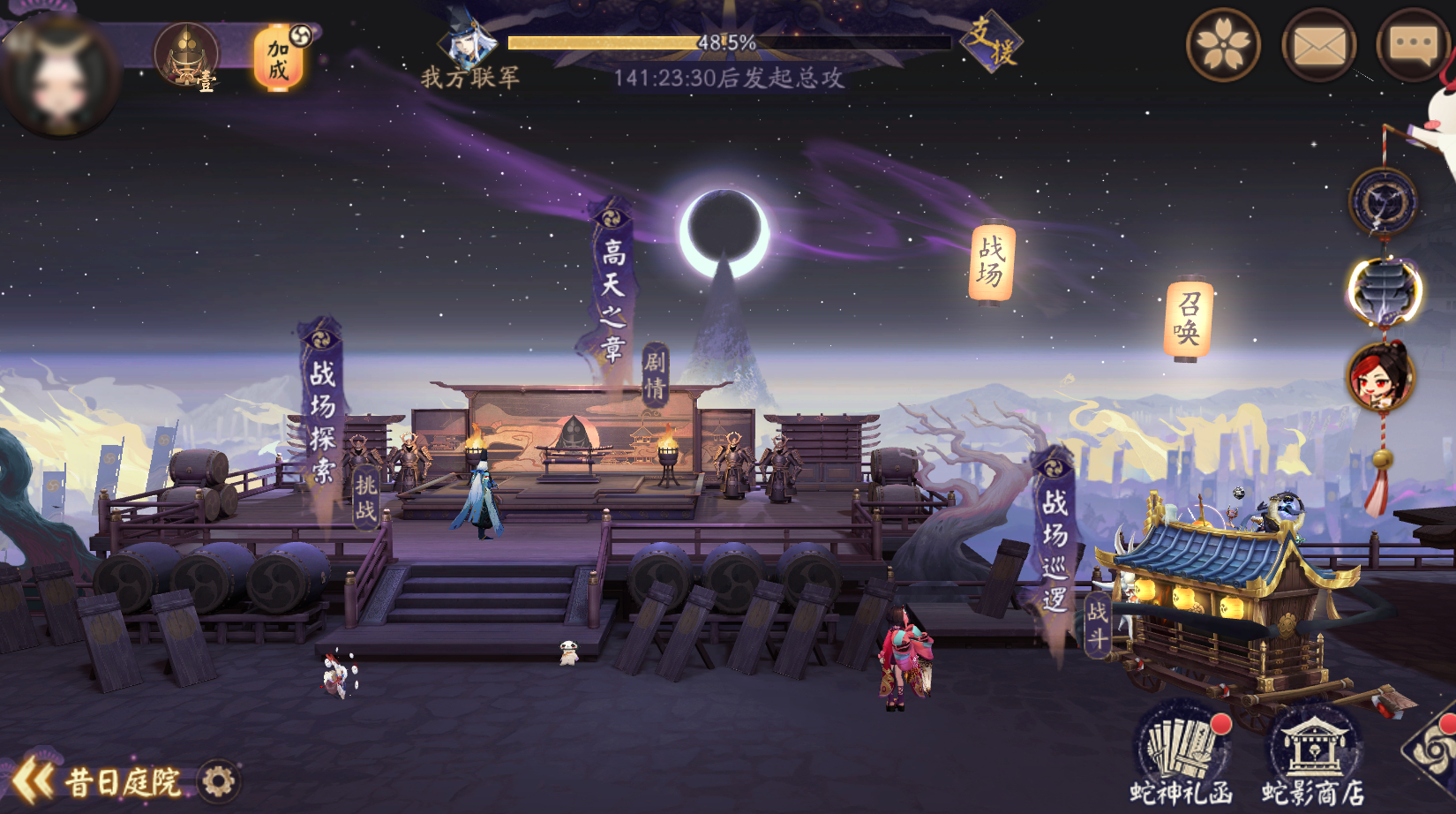Image resolution: width=1456 pixels, height=814 pixels.
Task: Select the glowing pagoda charm icon
Action: [1384, 291]
